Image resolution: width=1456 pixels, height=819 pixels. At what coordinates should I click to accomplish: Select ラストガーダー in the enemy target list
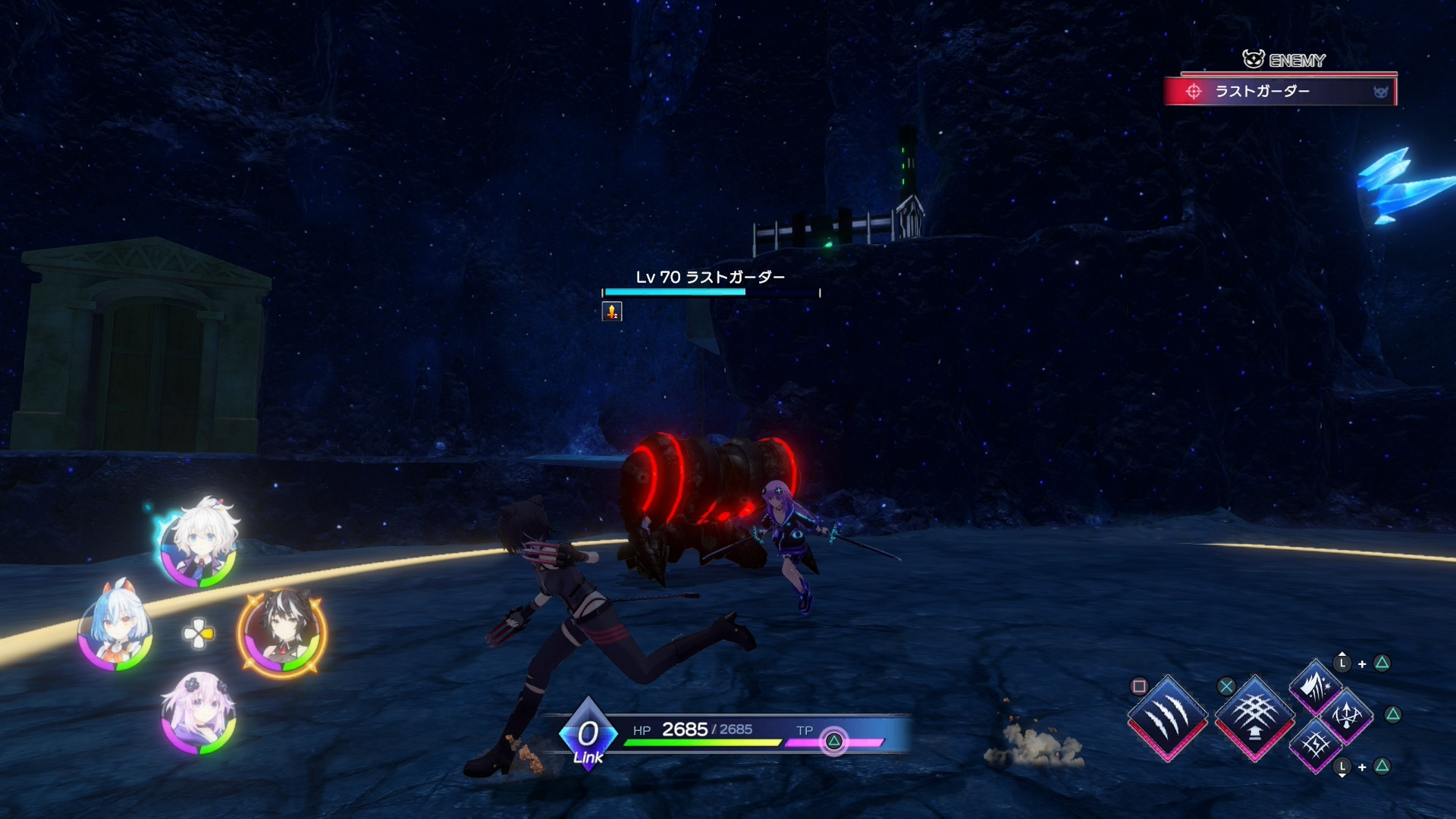(x=1279, y=92)
